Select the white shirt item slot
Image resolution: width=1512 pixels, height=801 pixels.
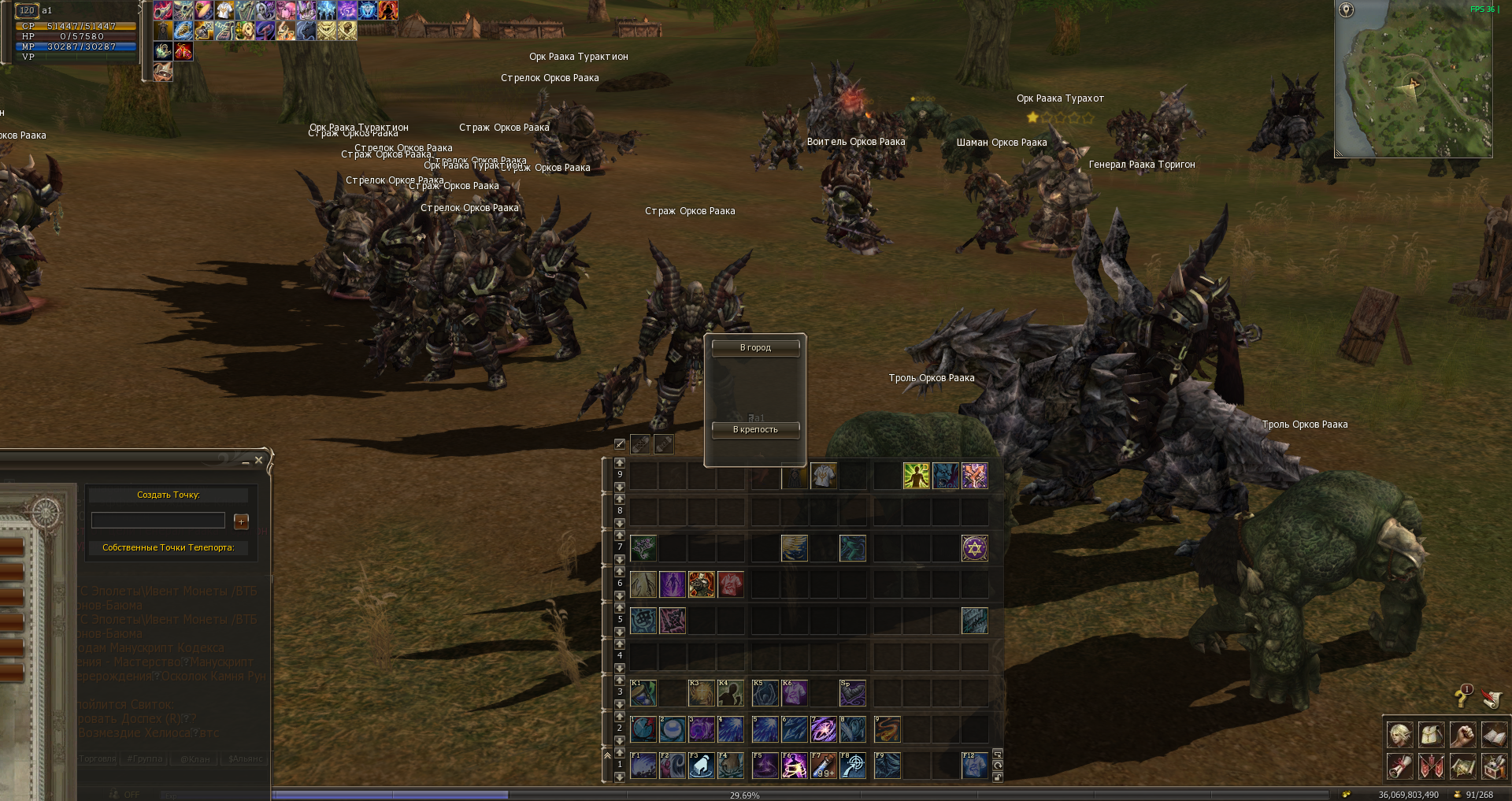(x=824, y=476)
